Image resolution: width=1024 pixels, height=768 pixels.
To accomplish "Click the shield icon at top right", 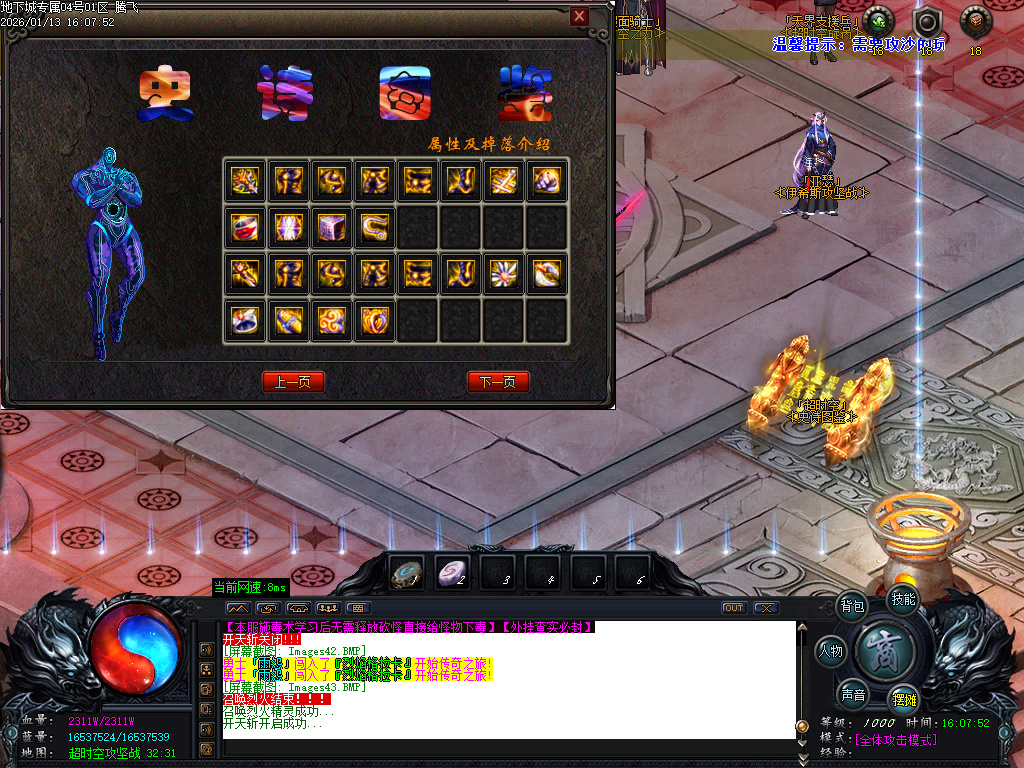I will pyautogui.click(x=927, y=22).
